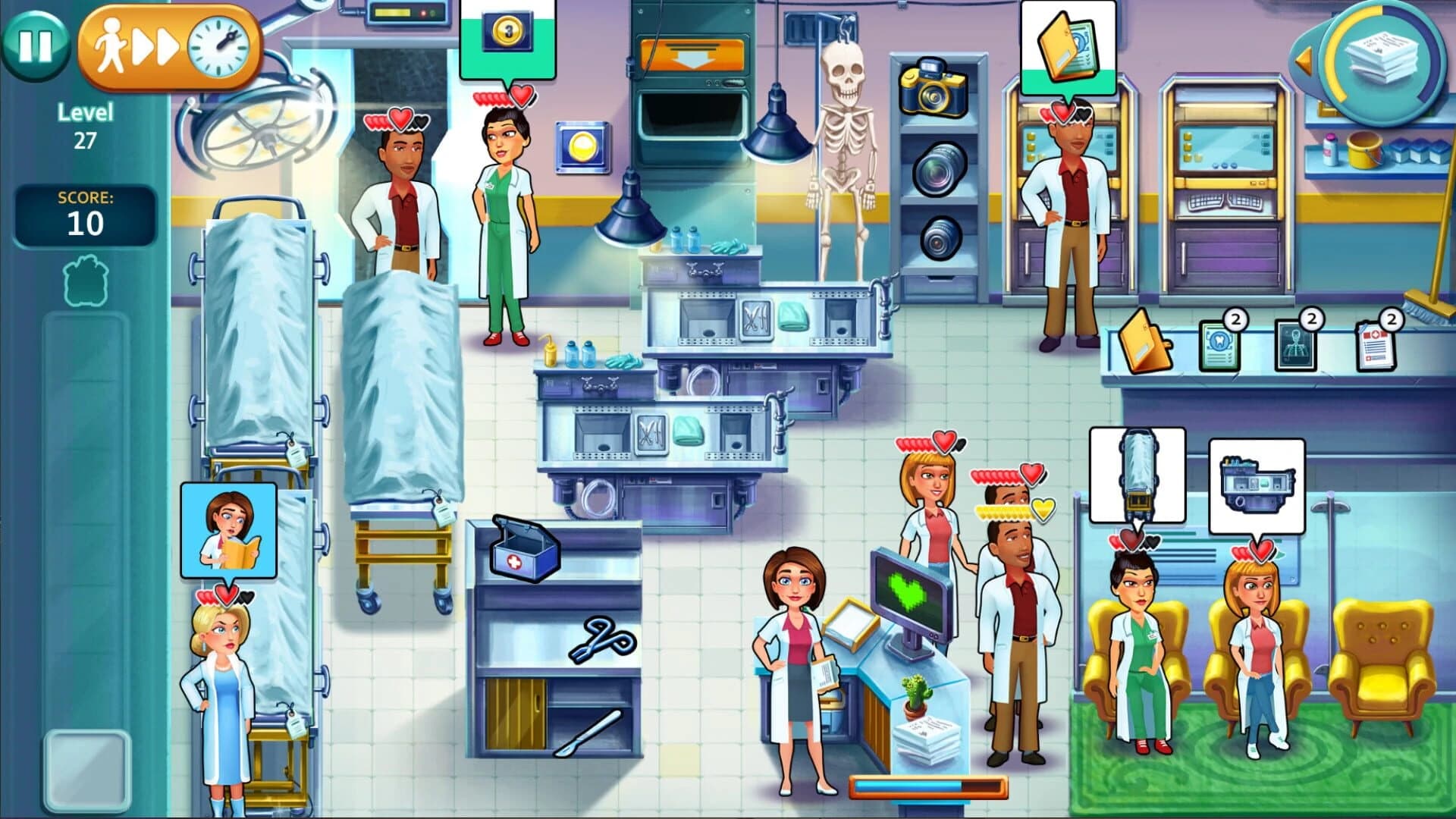Open the folder speech bubble above the doctor
Image resolution: width=1456 pixels, height=819 pixels.
pyautogui.click(x=1069, y=47)
